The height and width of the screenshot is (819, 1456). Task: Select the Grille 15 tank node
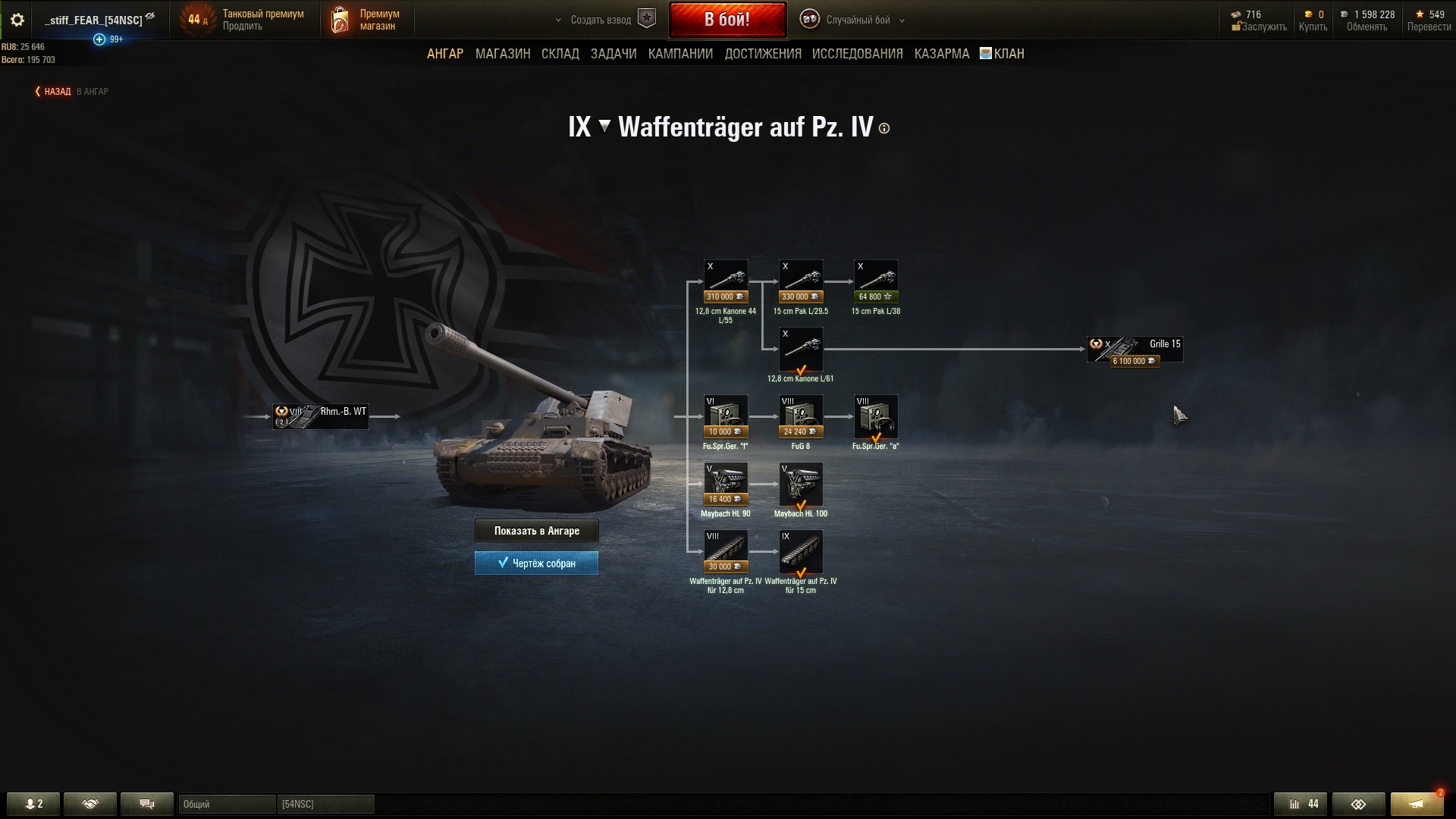point(1134,350)
